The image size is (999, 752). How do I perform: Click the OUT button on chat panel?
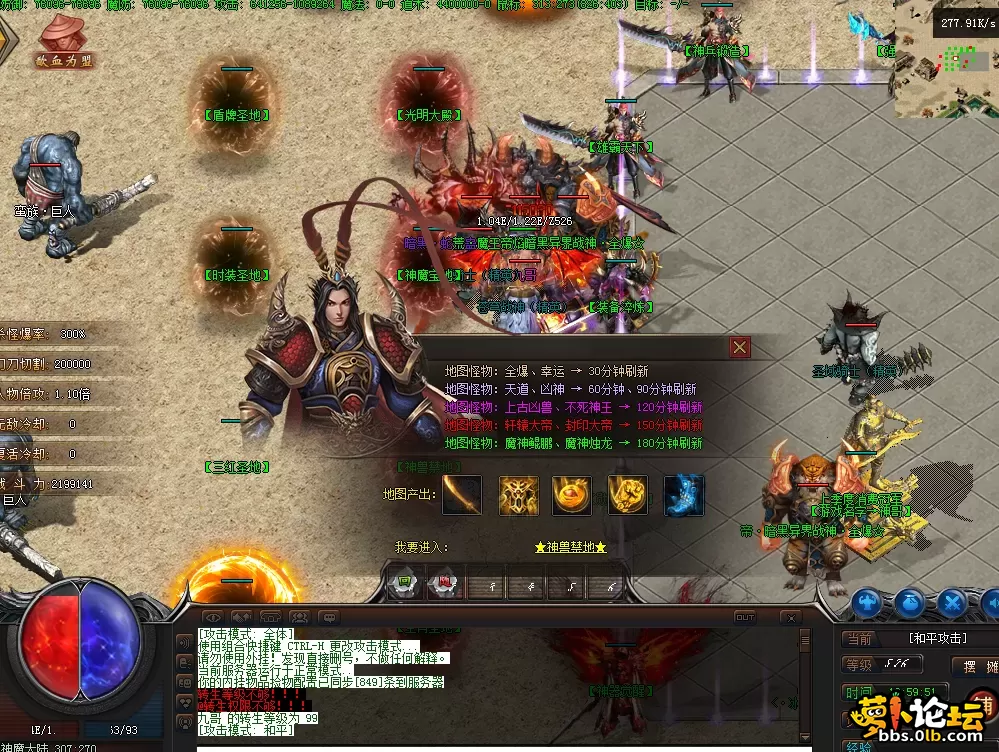[x=745, y=617]
